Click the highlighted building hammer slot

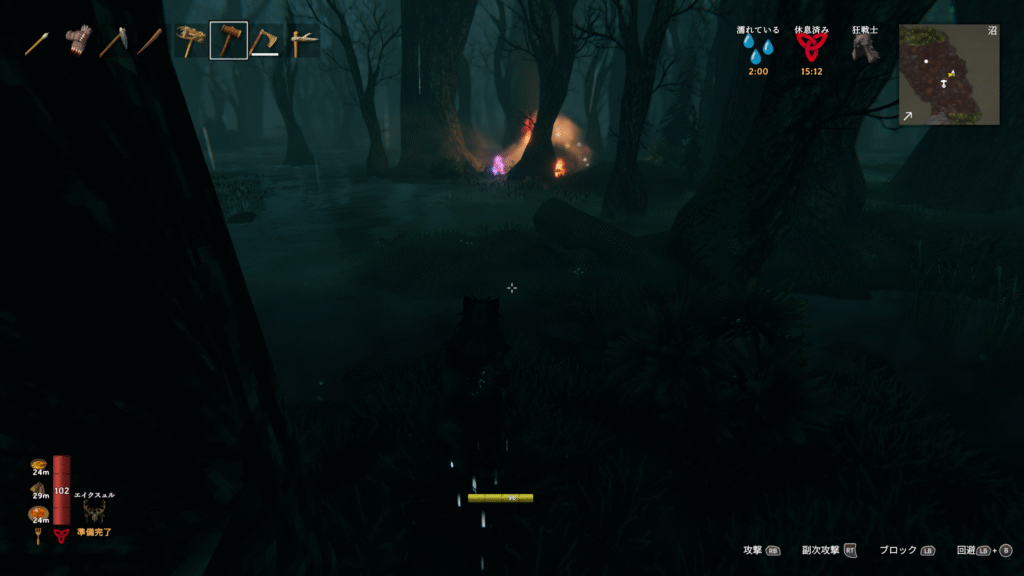[228, 41]
